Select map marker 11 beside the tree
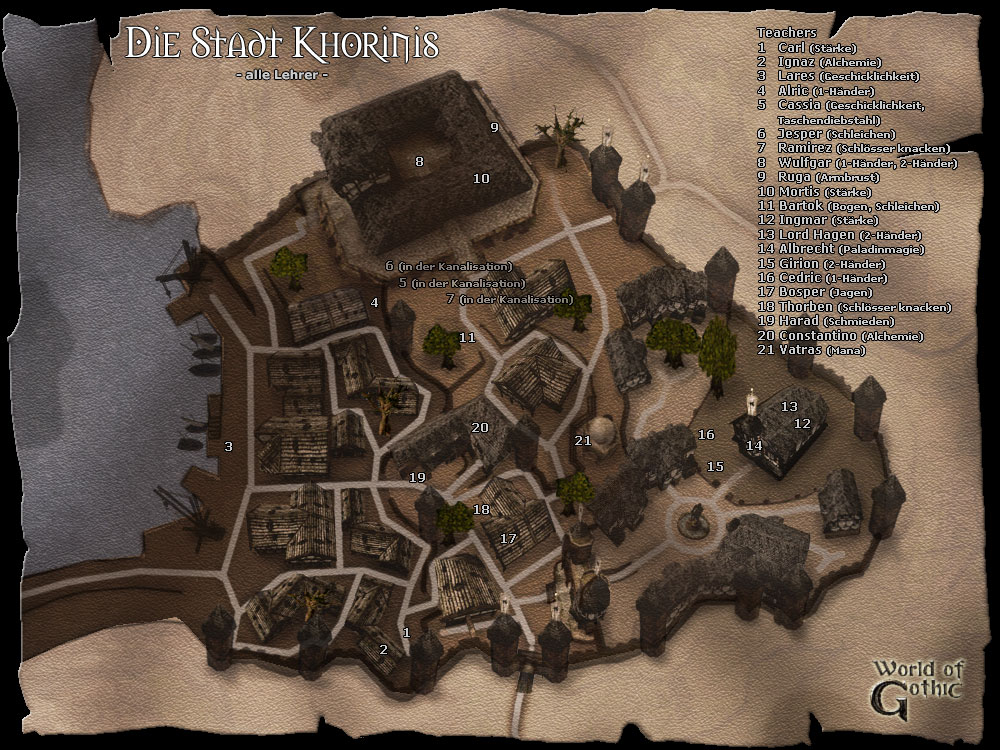Screen dimensions: 1000x750 point(467,338)
